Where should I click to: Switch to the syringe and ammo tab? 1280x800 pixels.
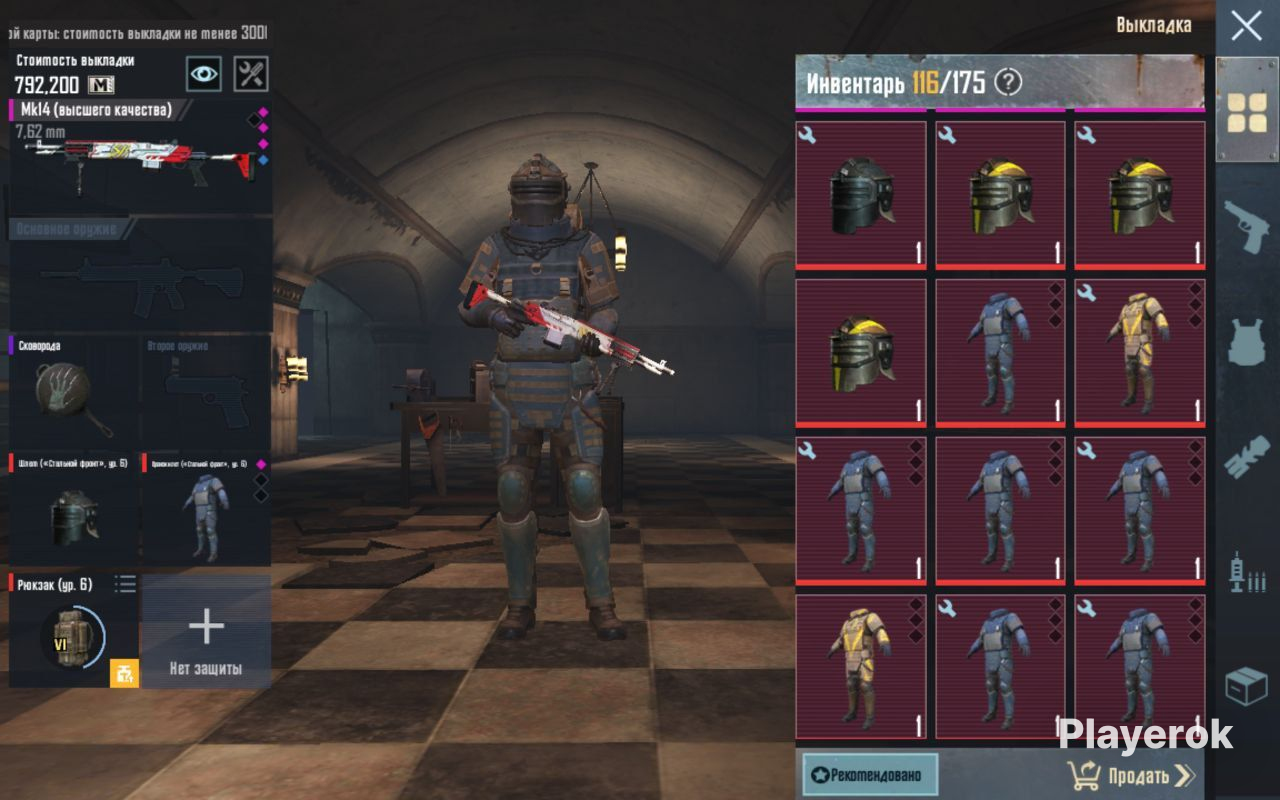[x=1247, y=572]
